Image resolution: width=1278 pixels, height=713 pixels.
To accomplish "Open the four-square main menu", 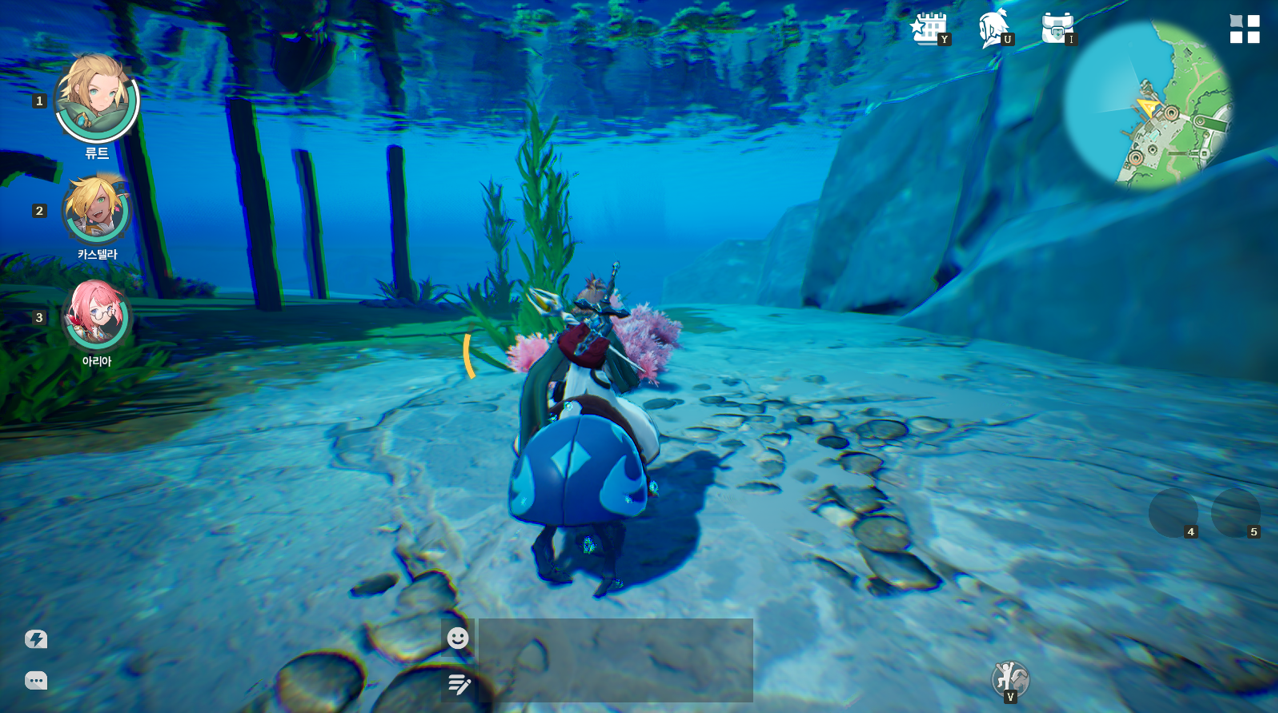I will point(1244,29).
